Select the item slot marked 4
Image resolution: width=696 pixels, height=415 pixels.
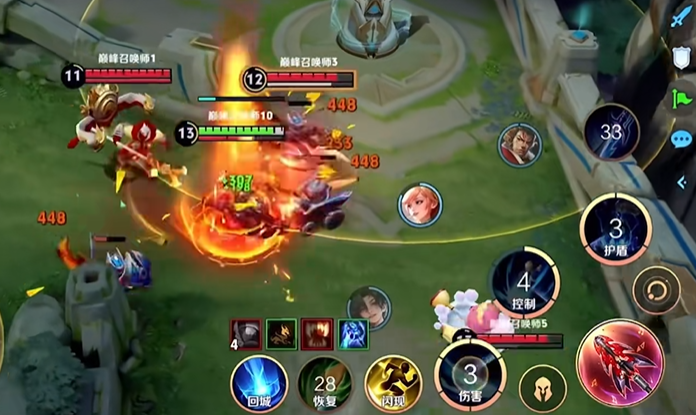pyautogui.click(x=246, y=334)
